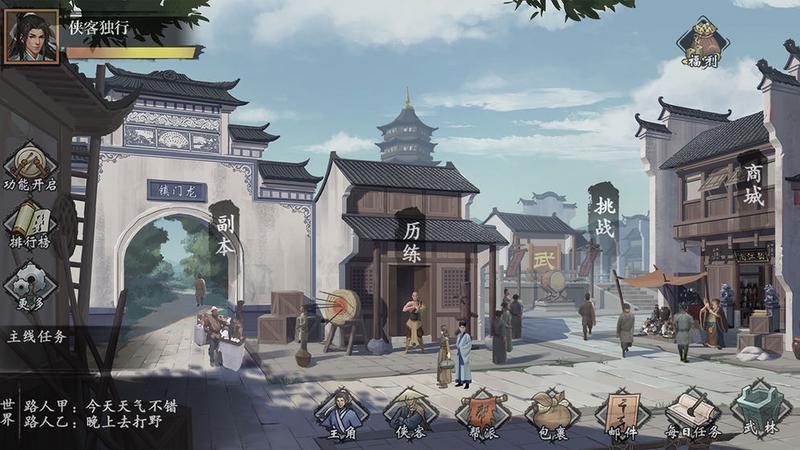Visit the 商城 shop sign
800x450 pixels.
point(754,185)
